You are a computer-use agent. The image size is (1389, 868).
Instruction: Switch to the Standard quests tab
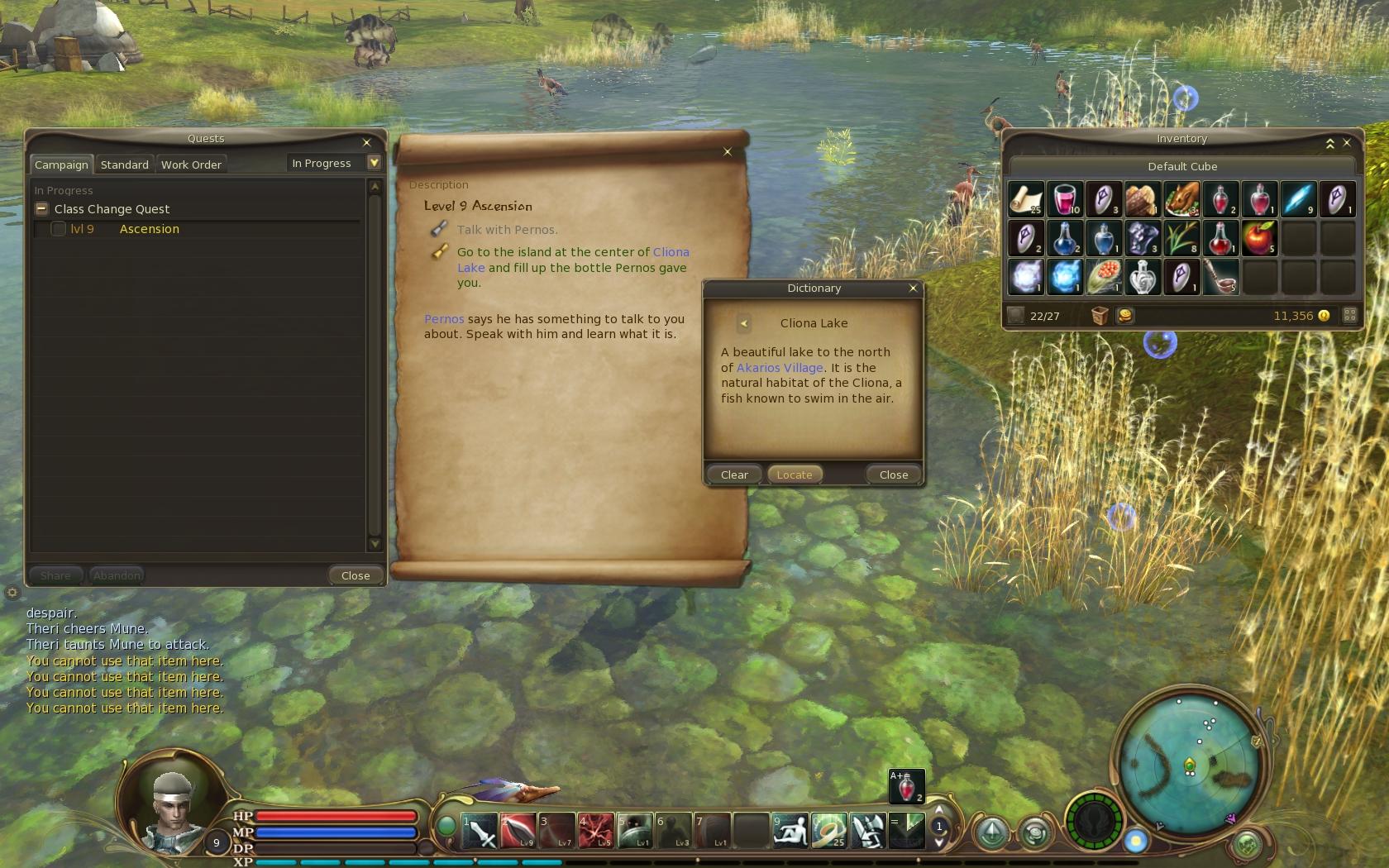(124, 165)
